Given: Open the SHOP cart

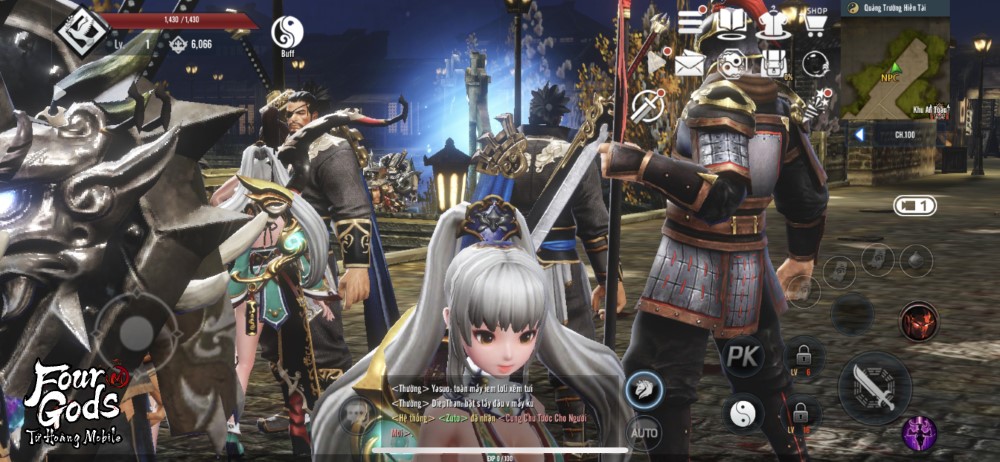Looking at the screenshot, I should click(815, 22).
